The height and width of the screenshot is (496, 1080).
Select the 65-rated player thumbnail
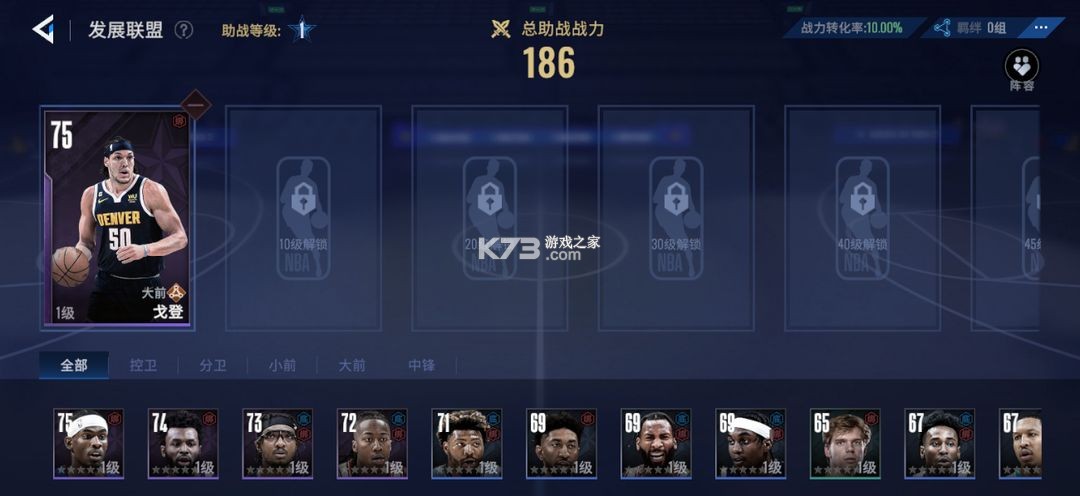[844, 442]
